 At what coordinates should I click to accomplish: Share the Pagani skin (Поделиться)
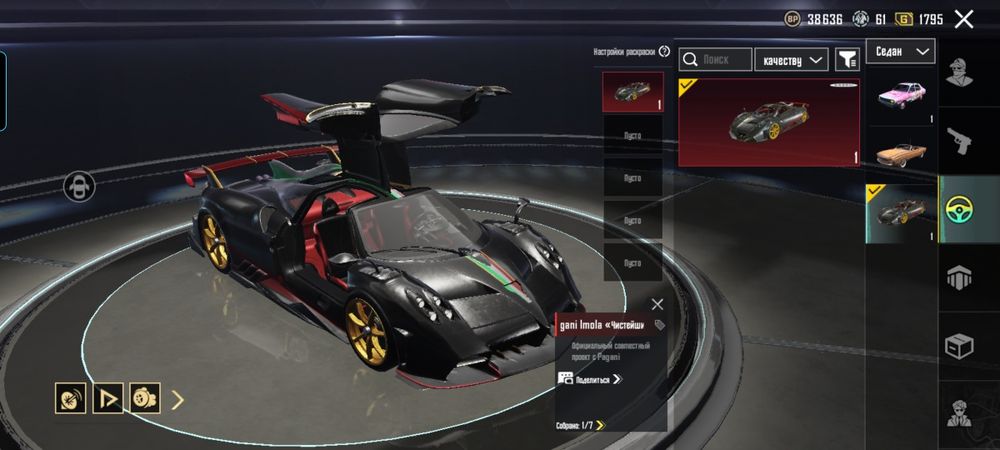(590, 379)
